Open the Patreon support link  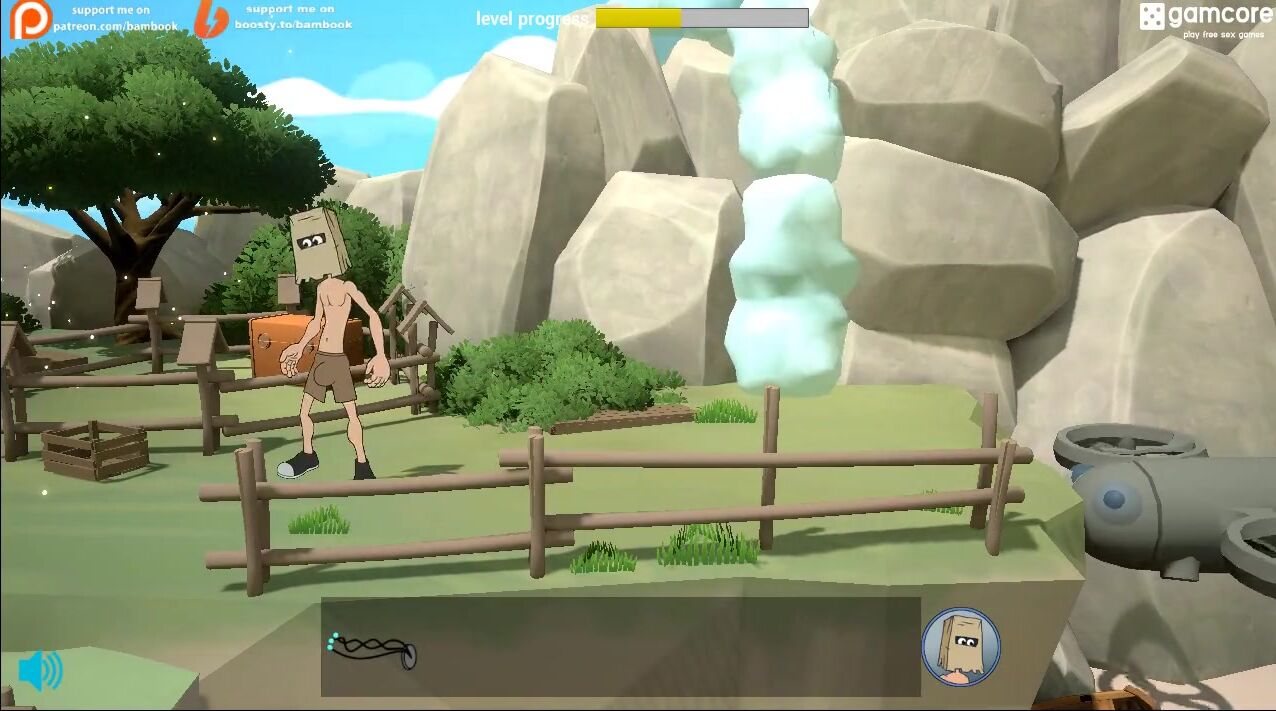pos(95,18)
